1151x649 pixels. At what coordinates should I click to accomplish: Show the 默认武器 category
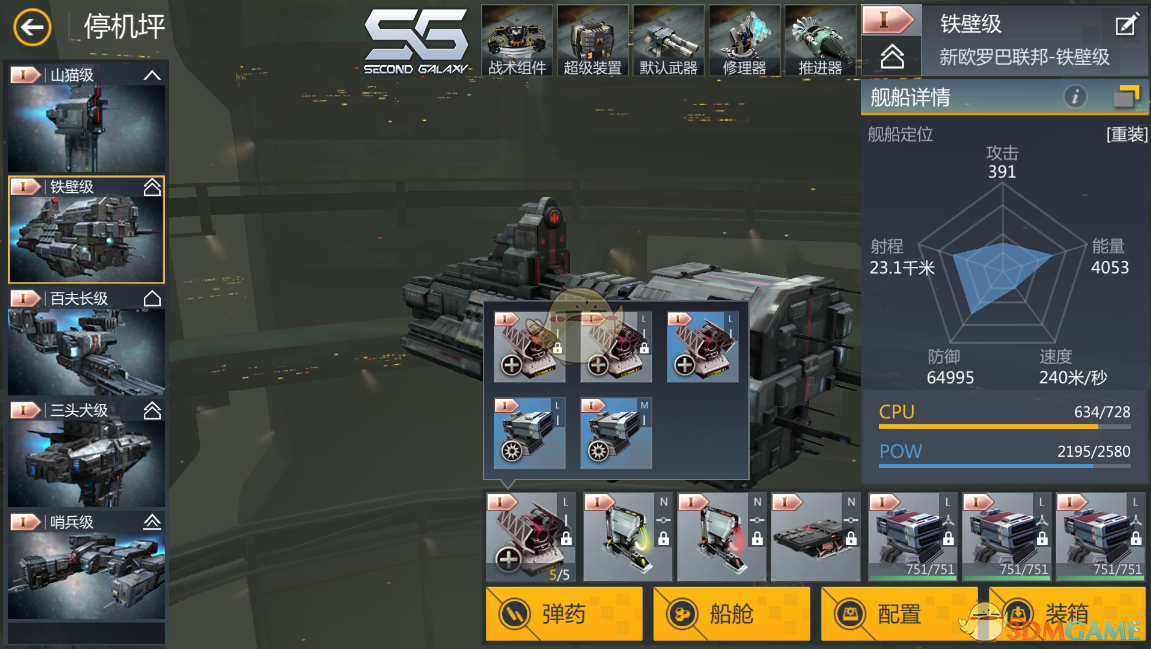click(x=669, y=41)
